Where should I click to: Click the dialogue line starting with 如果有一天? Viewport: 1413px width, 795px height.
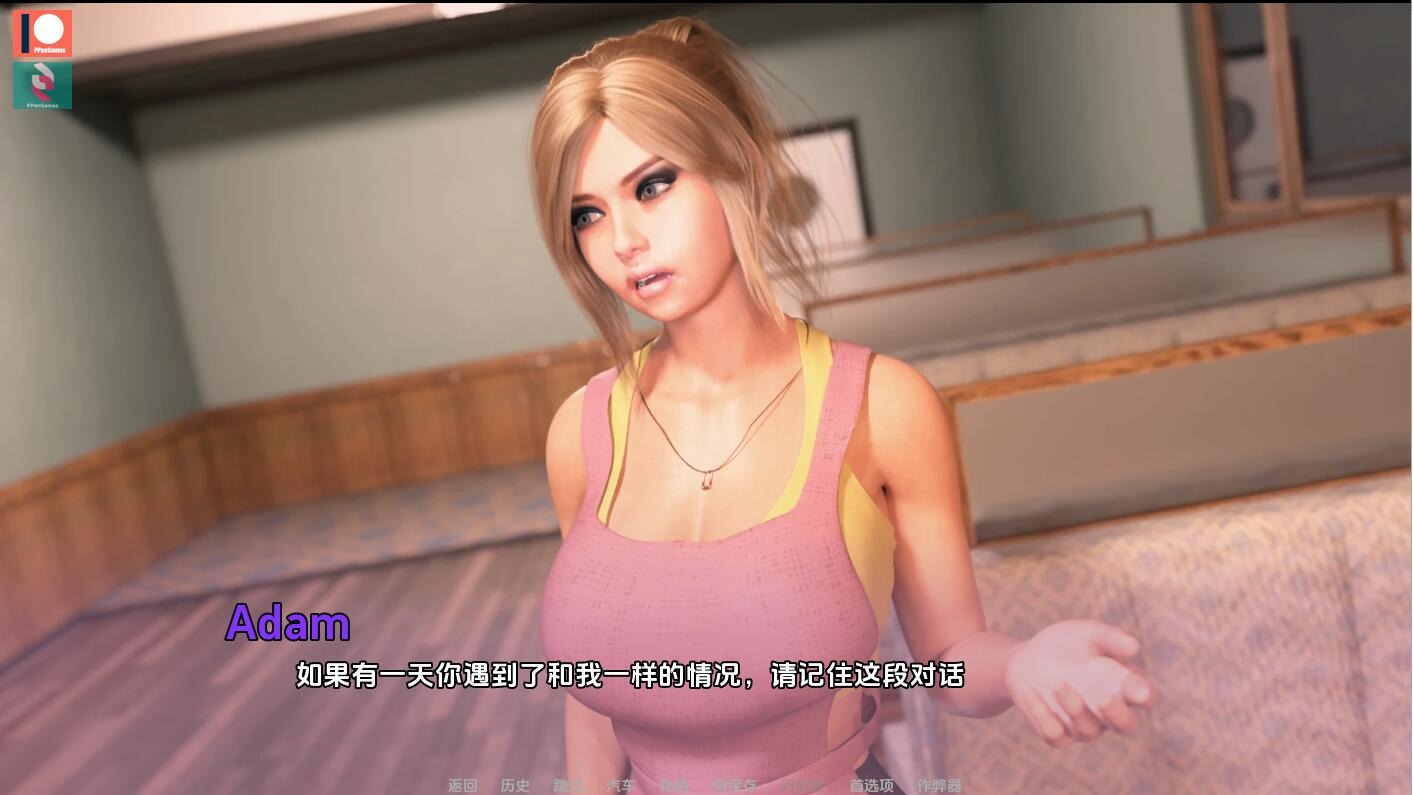pos(628,676)
